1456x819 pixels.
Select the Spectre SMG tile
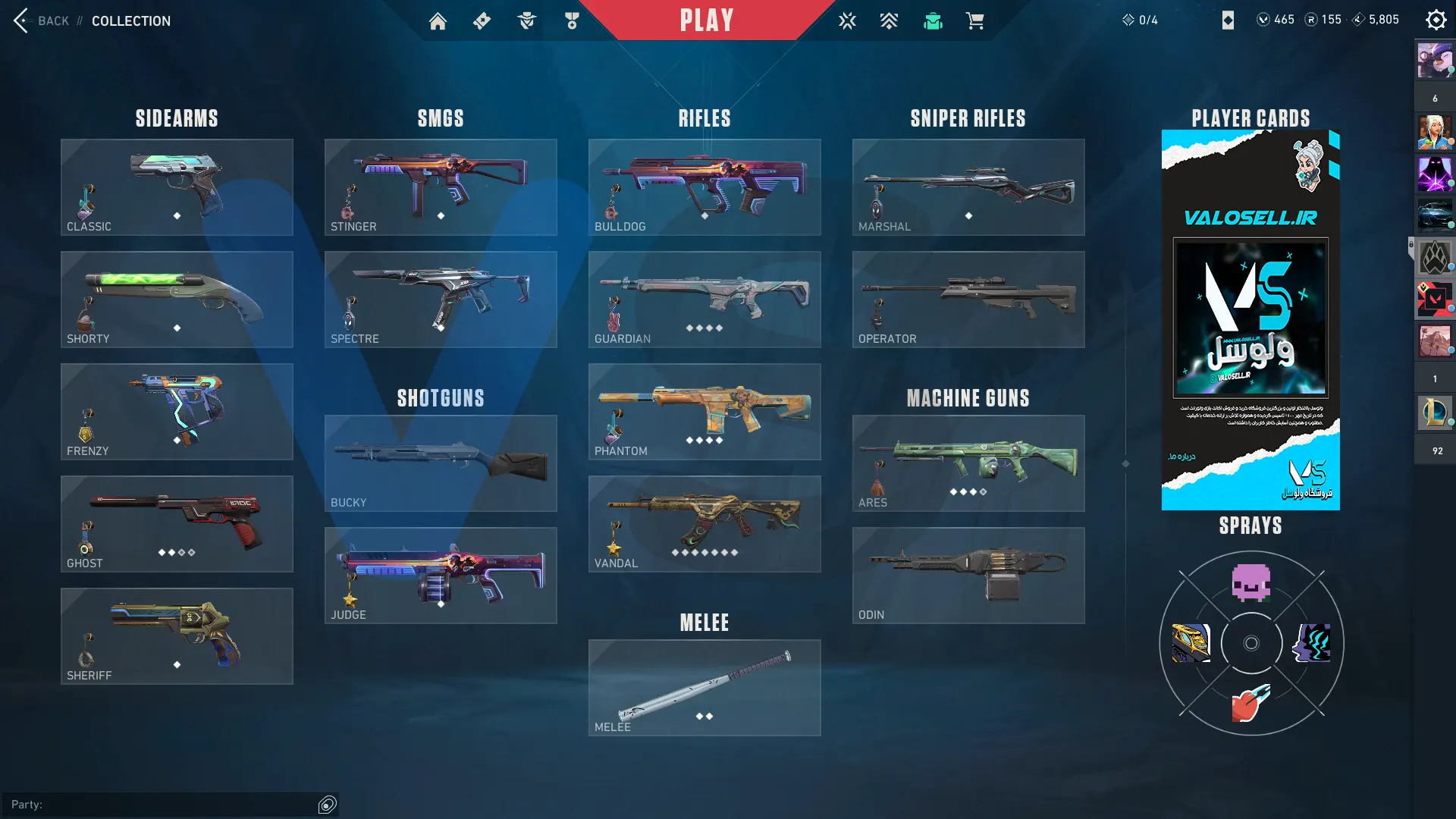coord(441,300)
